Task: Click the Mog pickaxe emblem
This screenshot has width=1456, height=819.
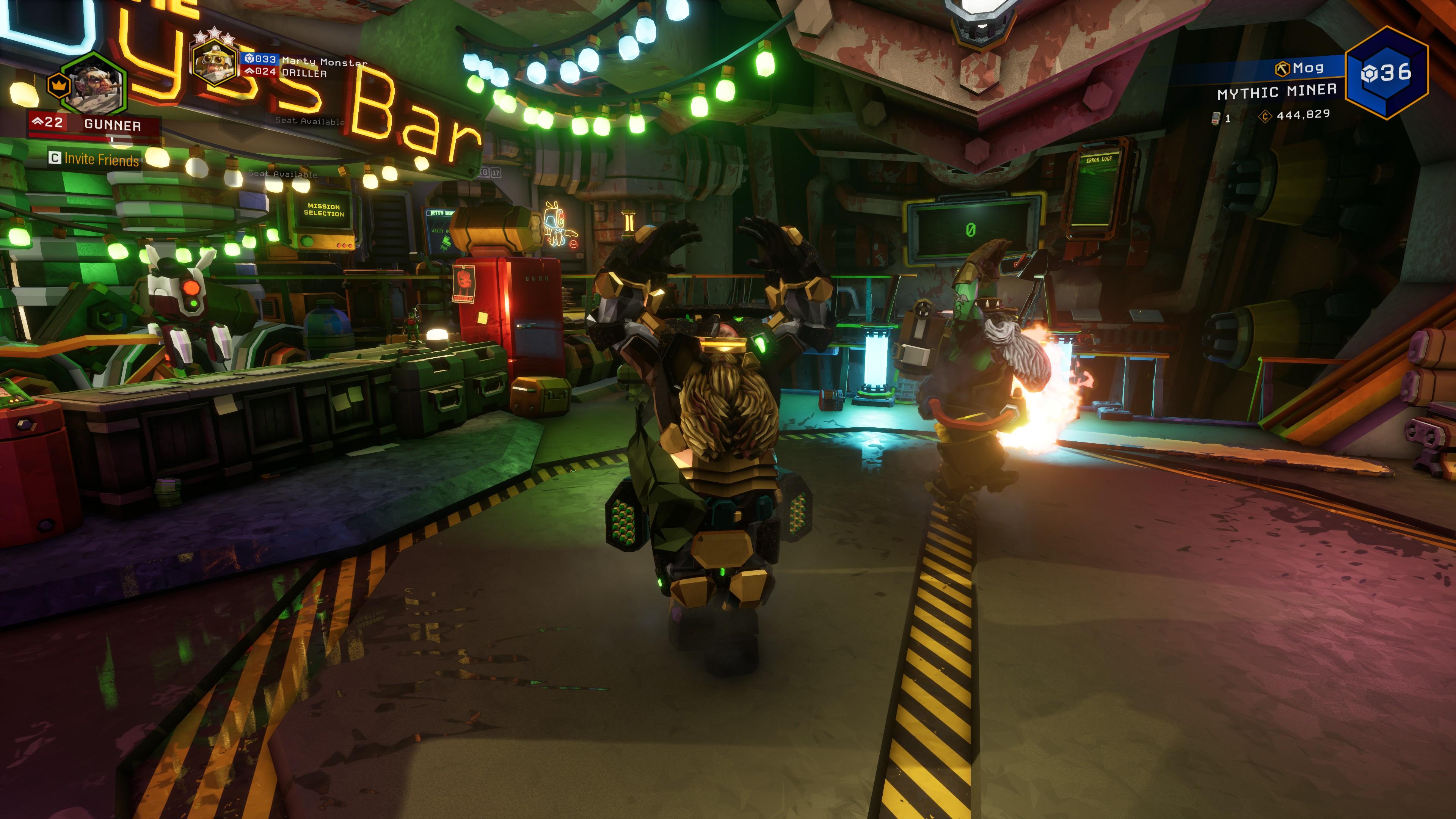Action: tap(1282, 69)
